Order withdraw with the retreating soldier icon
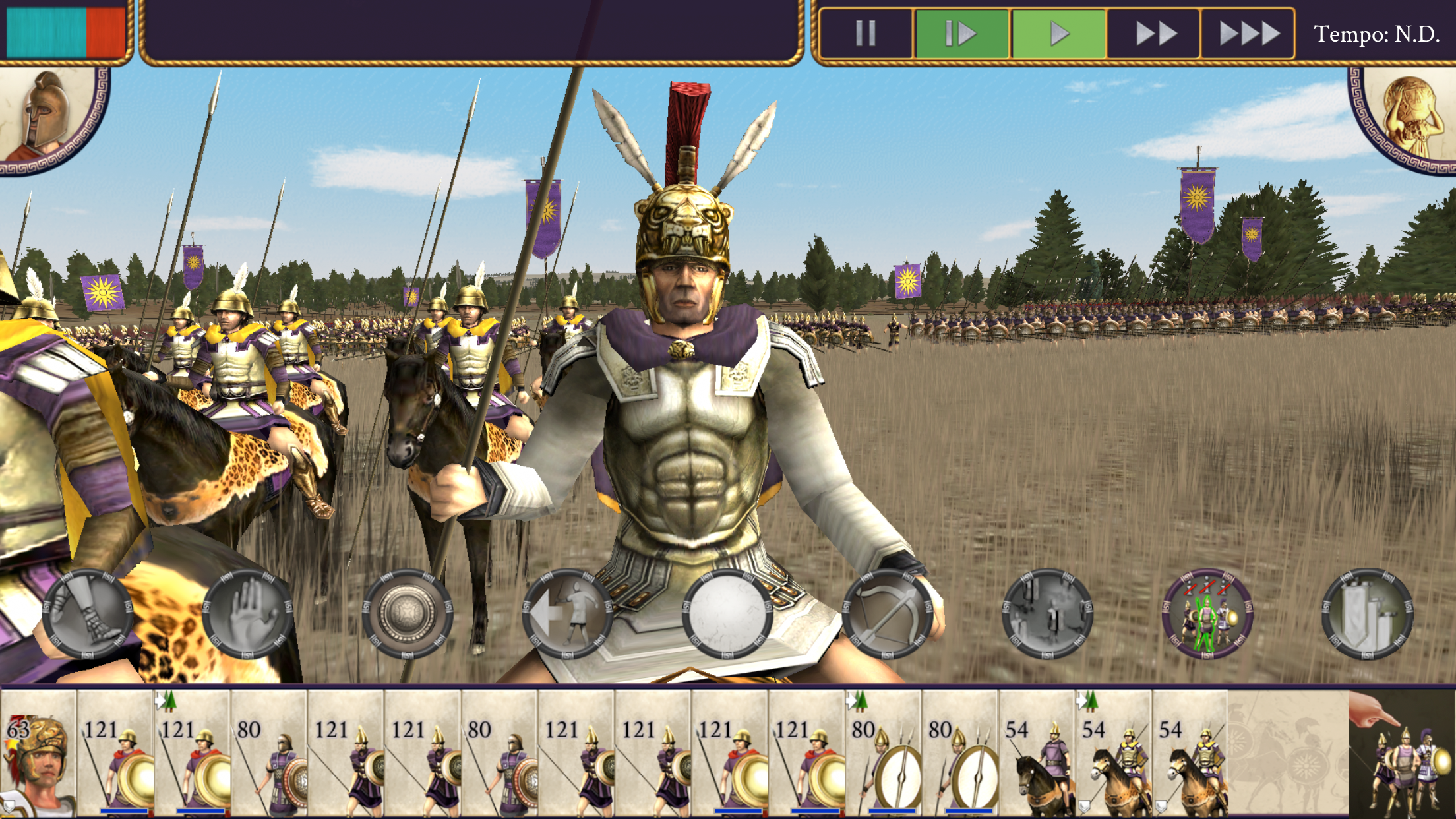 click(x=568, y=614)
